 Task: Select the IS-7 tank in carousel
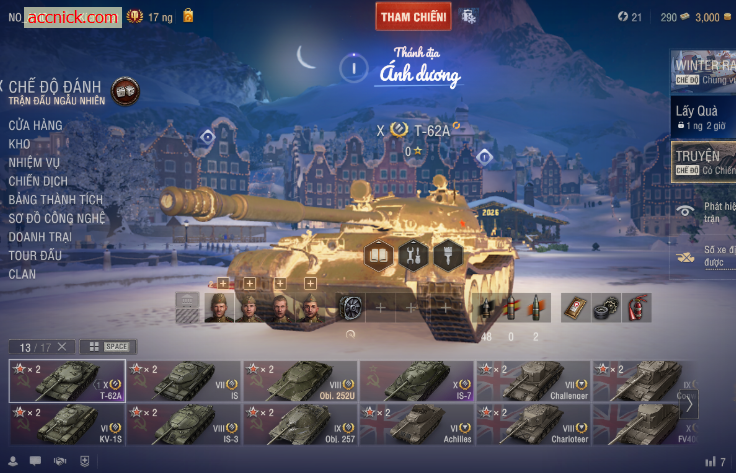(x=418, y=381)
